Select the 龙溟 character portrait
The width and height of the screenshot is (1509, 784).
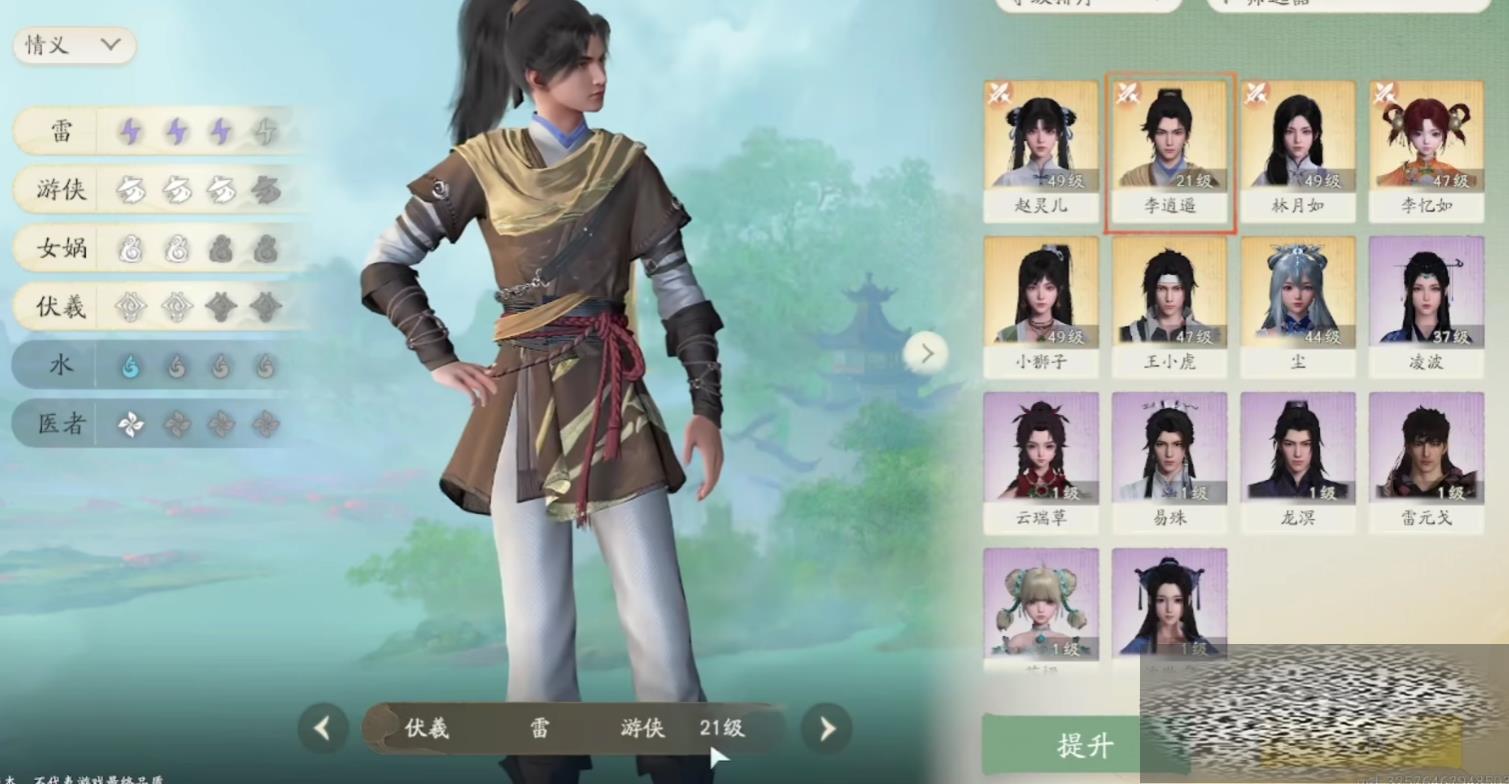(x=1297, y=461)
